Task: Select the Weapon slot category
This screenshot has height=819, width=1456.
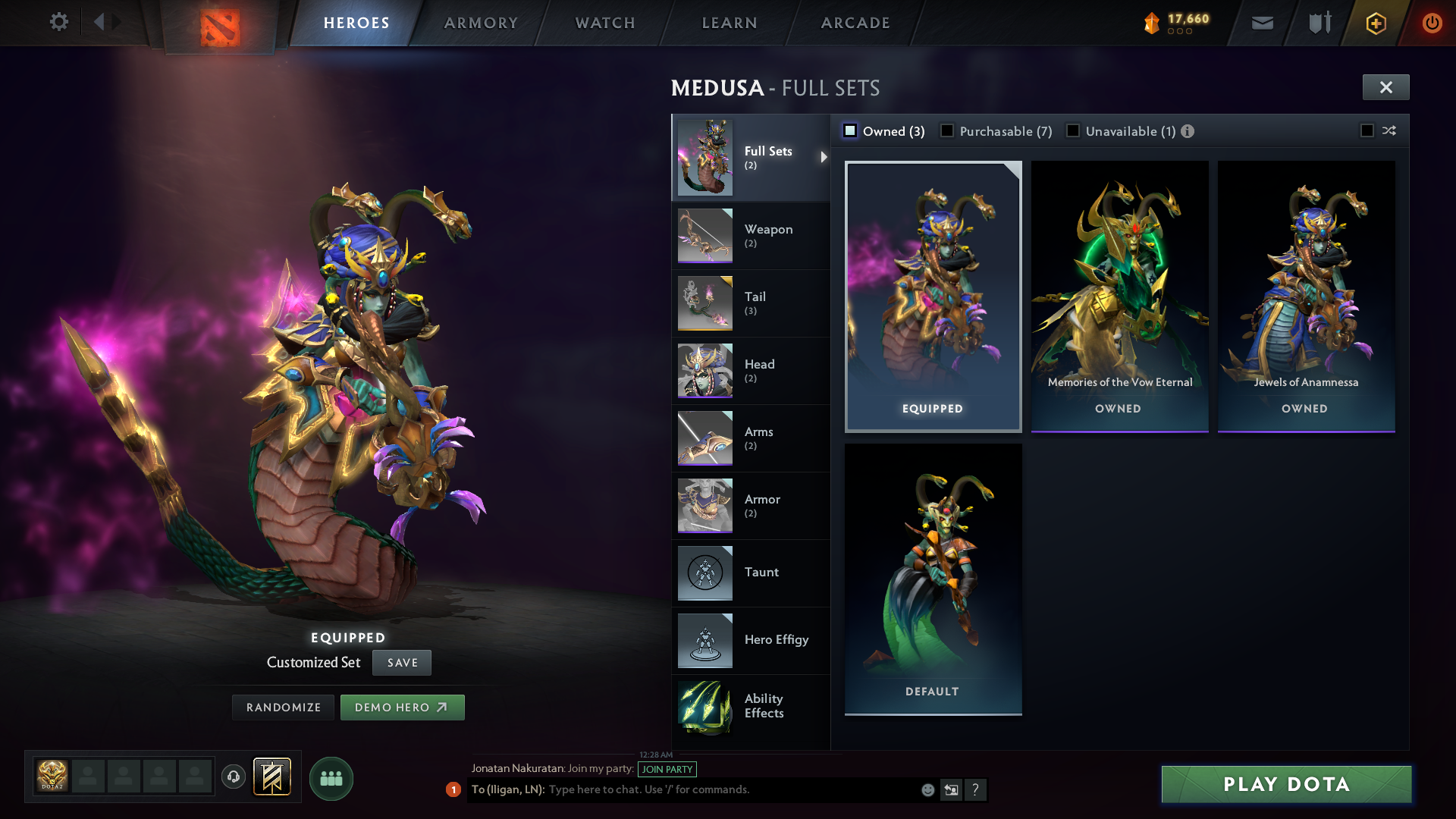Action: [750, 235]
